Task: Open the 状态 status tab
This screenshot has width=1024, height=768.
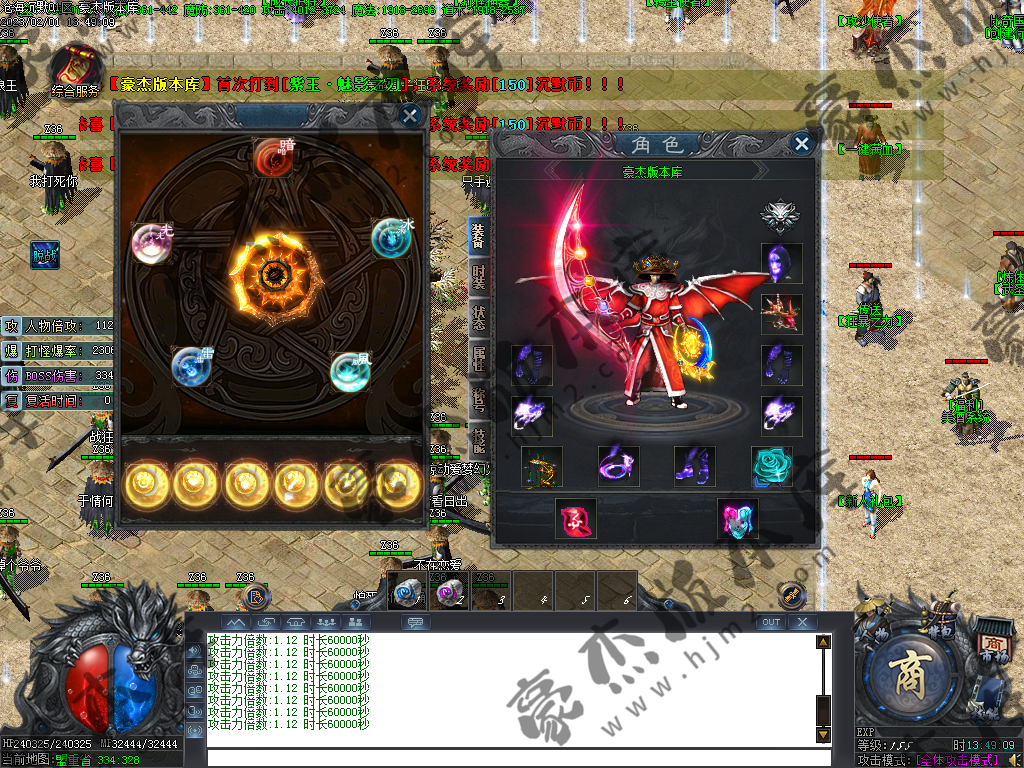Action: (480, 317)
